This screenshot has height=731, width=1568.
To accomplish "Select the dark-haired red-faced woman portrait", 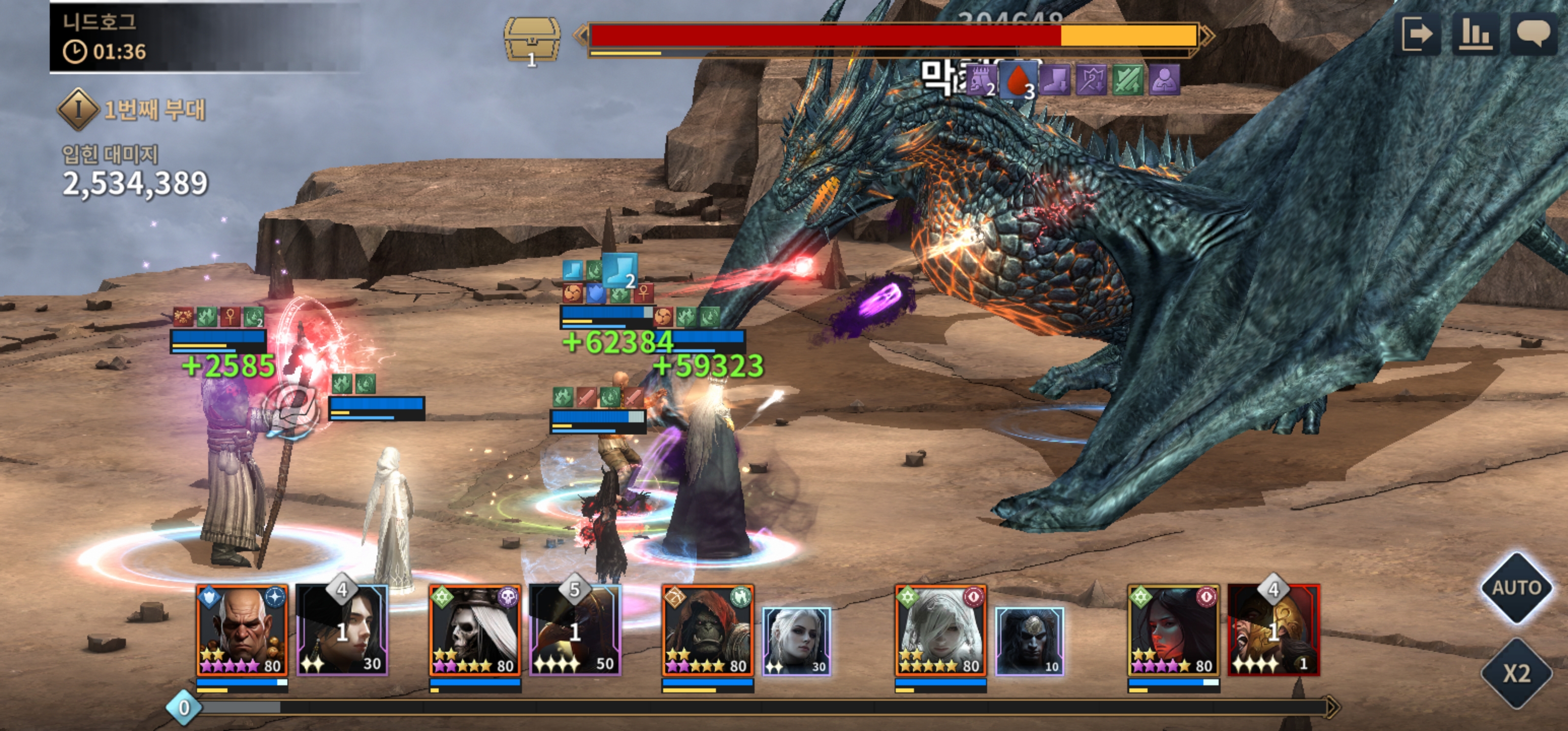I will (1173, 630).
